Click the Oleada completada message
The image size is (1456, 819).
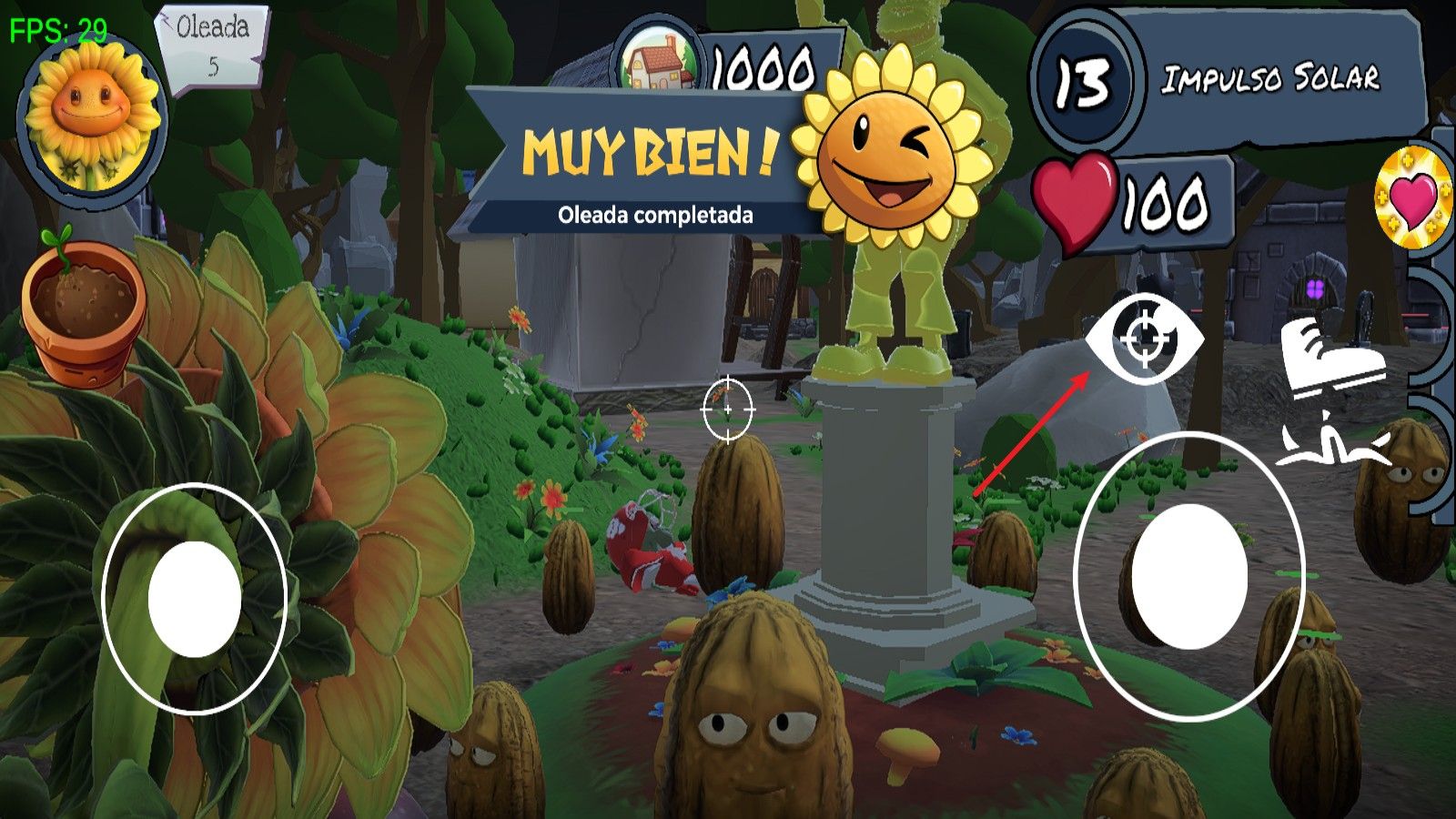(x=655, y=216)
